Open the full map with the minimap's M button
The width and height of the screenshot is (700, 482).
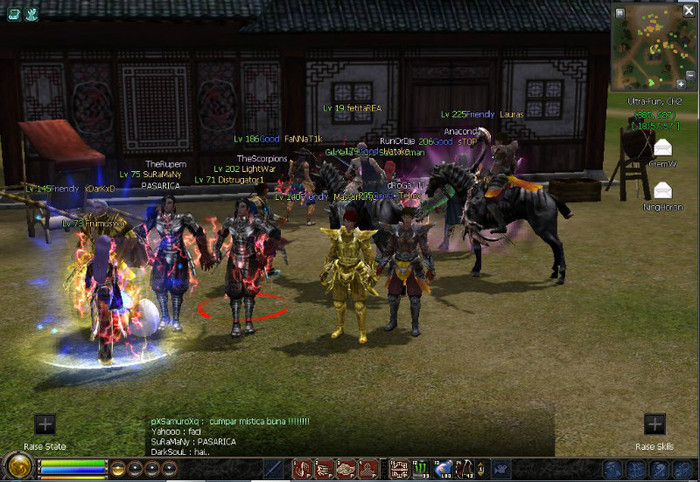click(619, 12)
